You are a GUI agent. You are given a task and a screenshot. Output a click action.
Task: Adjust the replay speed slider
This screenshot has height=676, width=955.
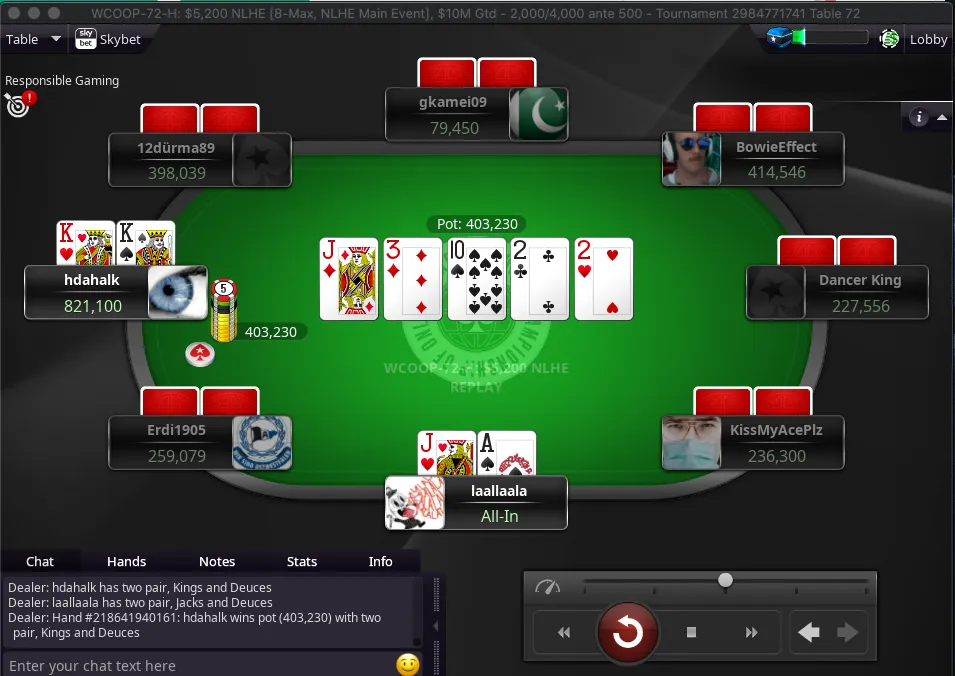coord(726,580)
